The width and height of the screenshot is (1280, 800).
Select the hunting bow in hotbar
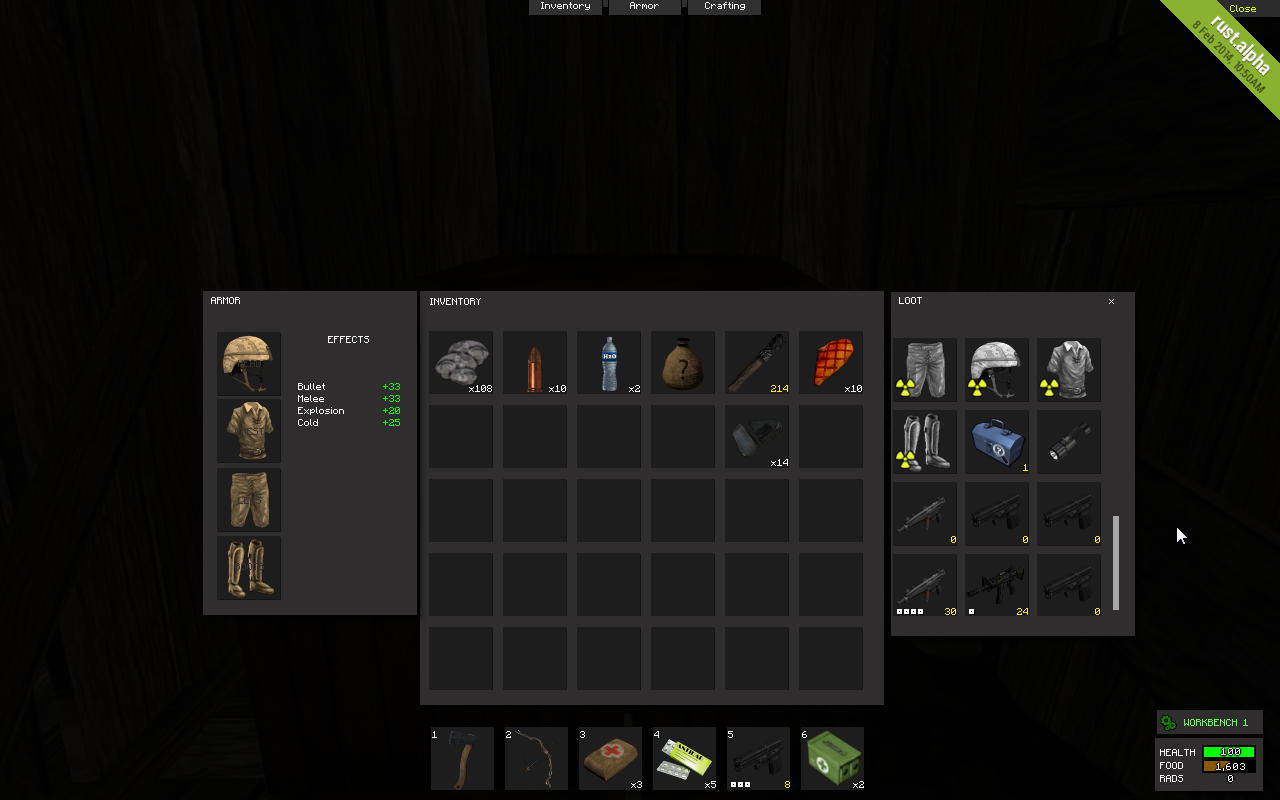(536, 758)
